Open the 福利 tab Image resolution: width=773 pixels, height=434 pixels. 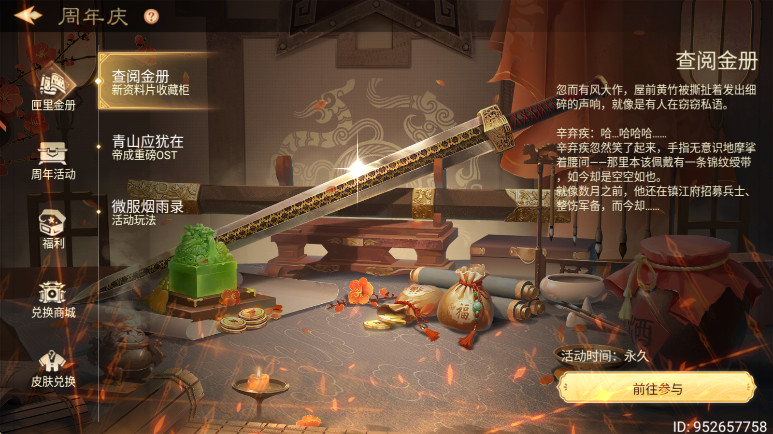pos(52,228)
